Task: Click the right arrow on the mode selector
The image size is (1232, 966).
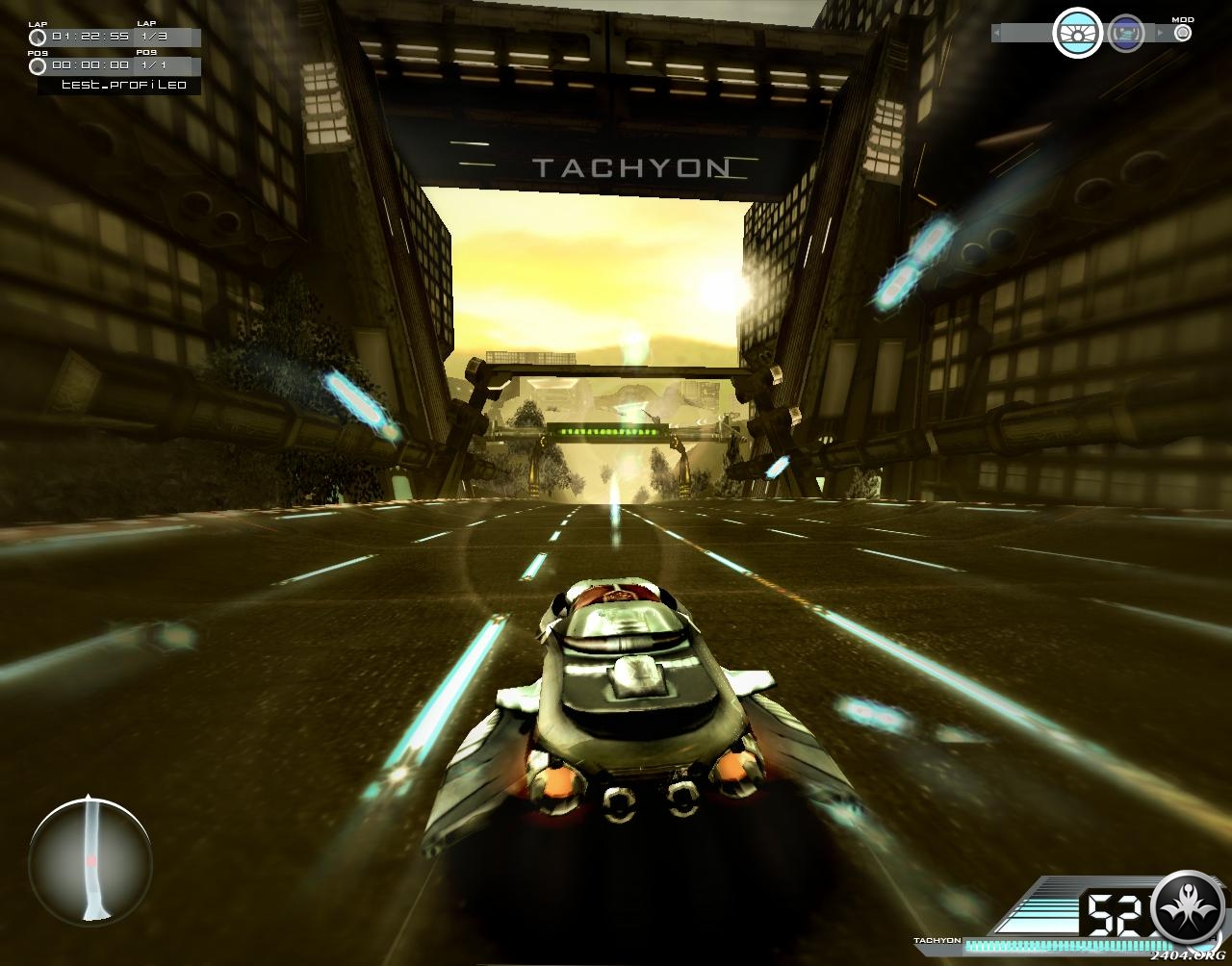Action: (1159, 34)
